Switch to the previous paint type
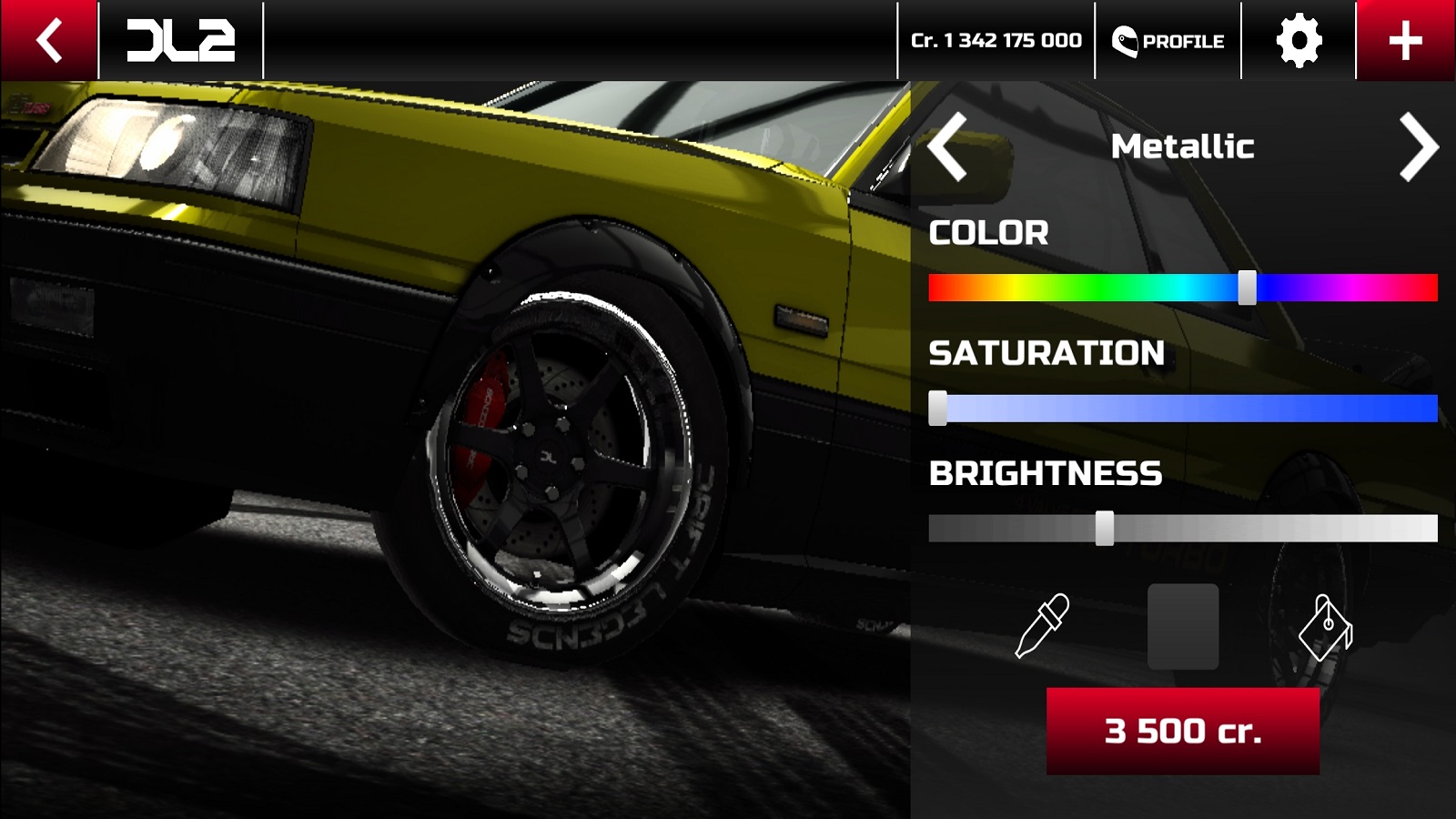1456x819 pixels. [947, 147]
